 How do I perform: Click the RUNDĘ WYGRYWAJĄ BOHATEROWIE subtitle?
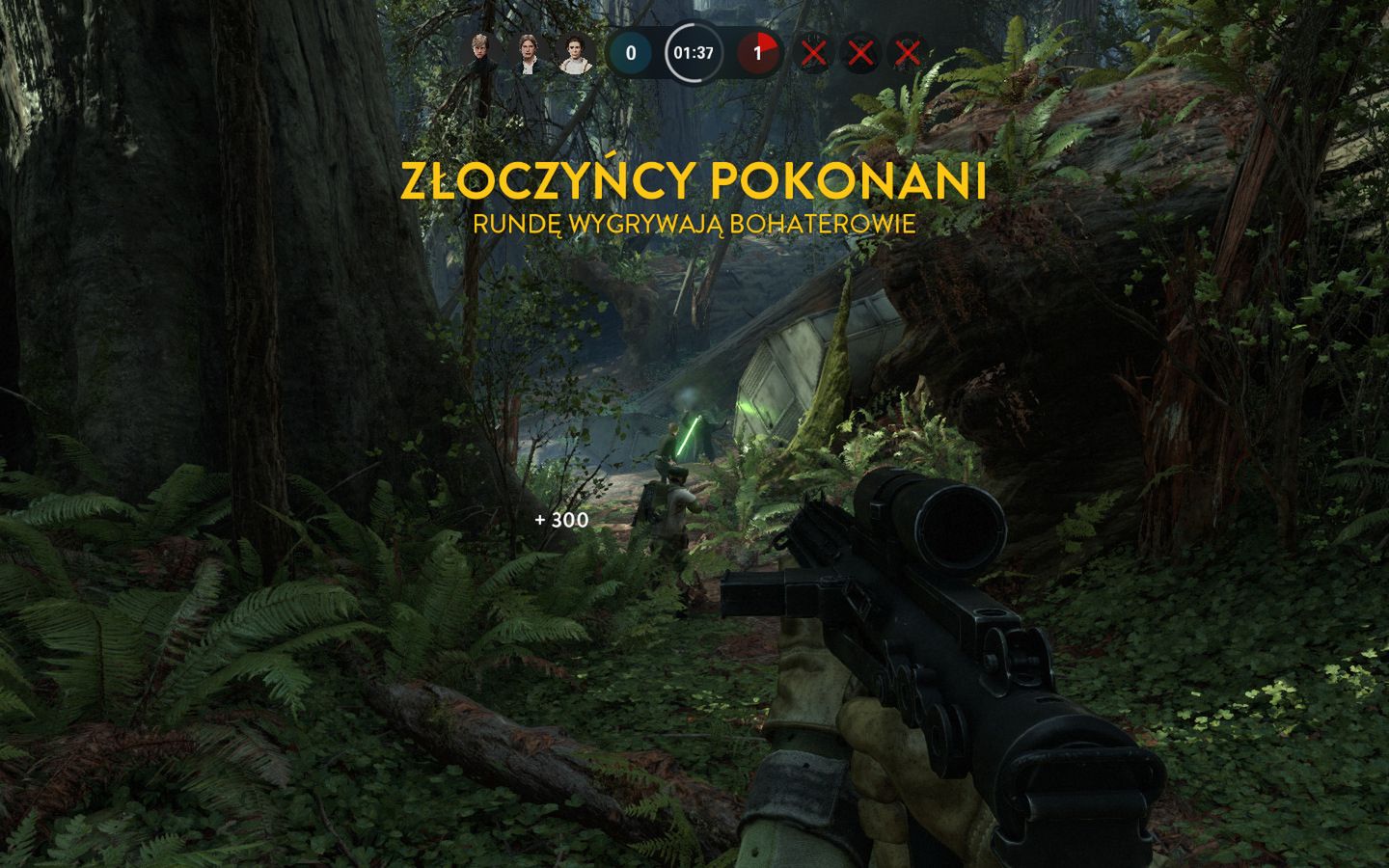[x=696, y=225]
